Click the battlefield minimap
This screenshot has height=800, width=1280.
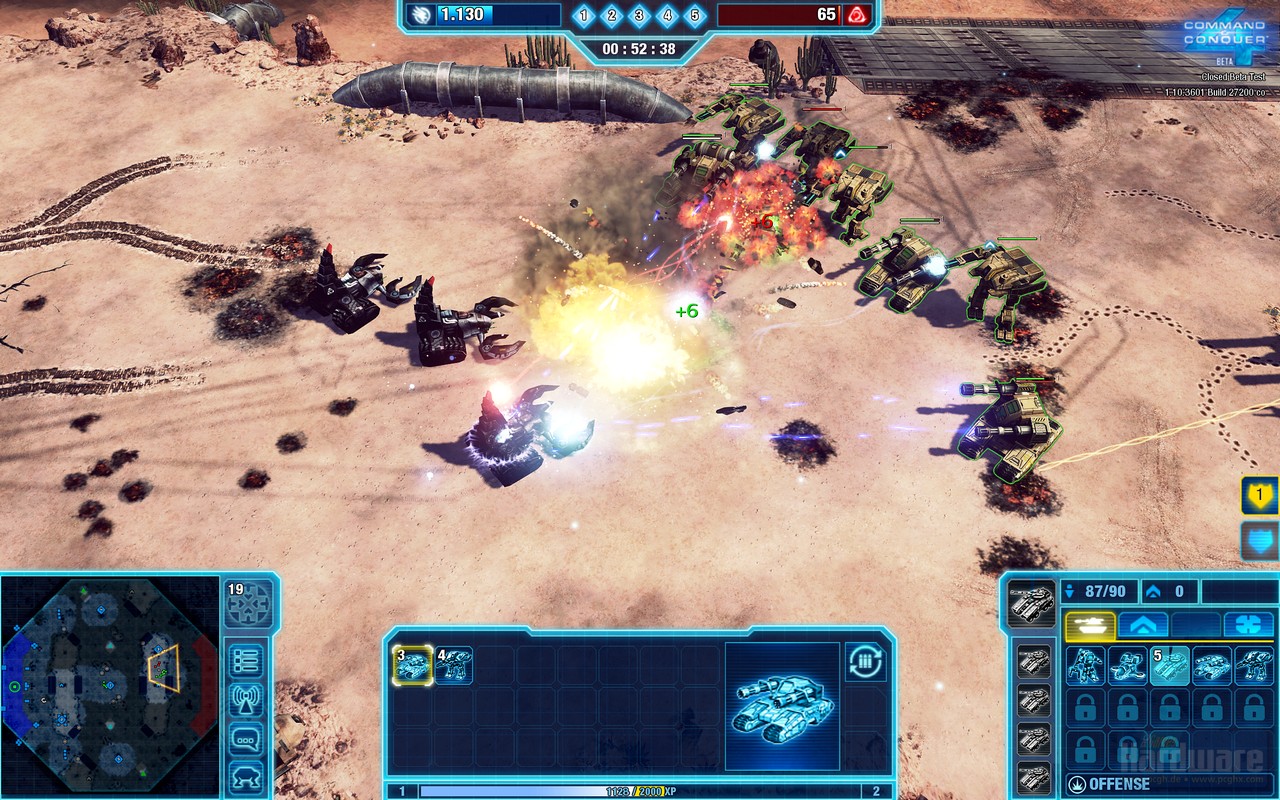click(x=109, y=684)
